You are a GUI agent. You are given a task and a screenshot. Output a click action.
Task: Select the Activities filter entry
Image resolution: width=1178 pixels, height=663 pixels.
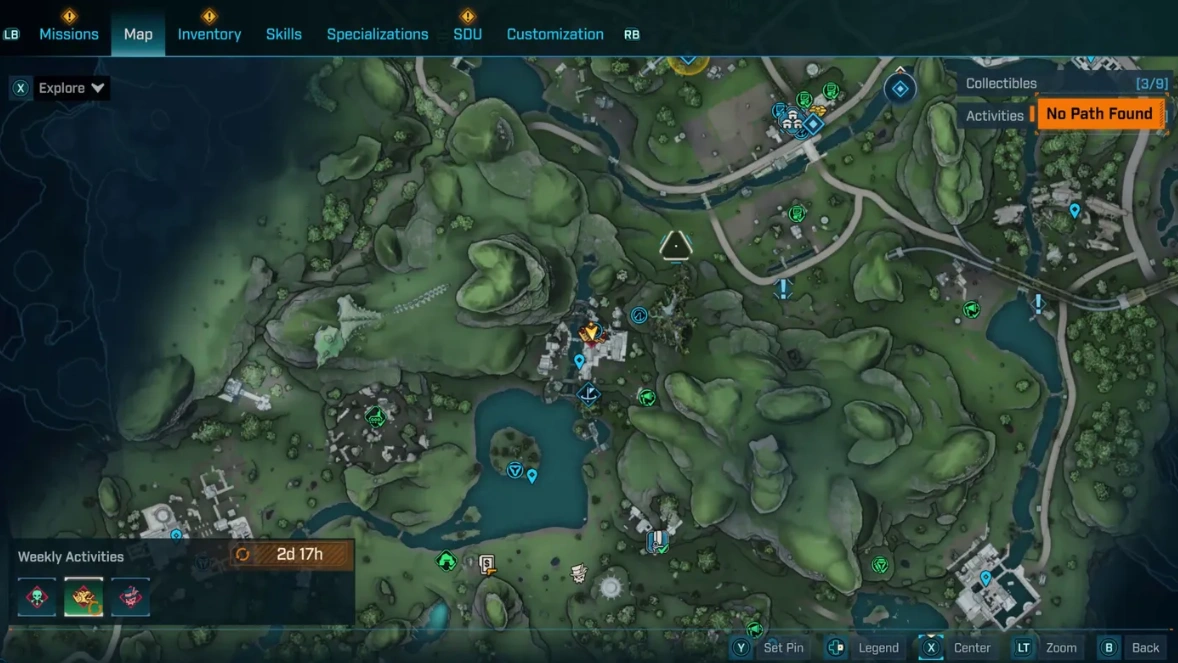pos(995,116)
